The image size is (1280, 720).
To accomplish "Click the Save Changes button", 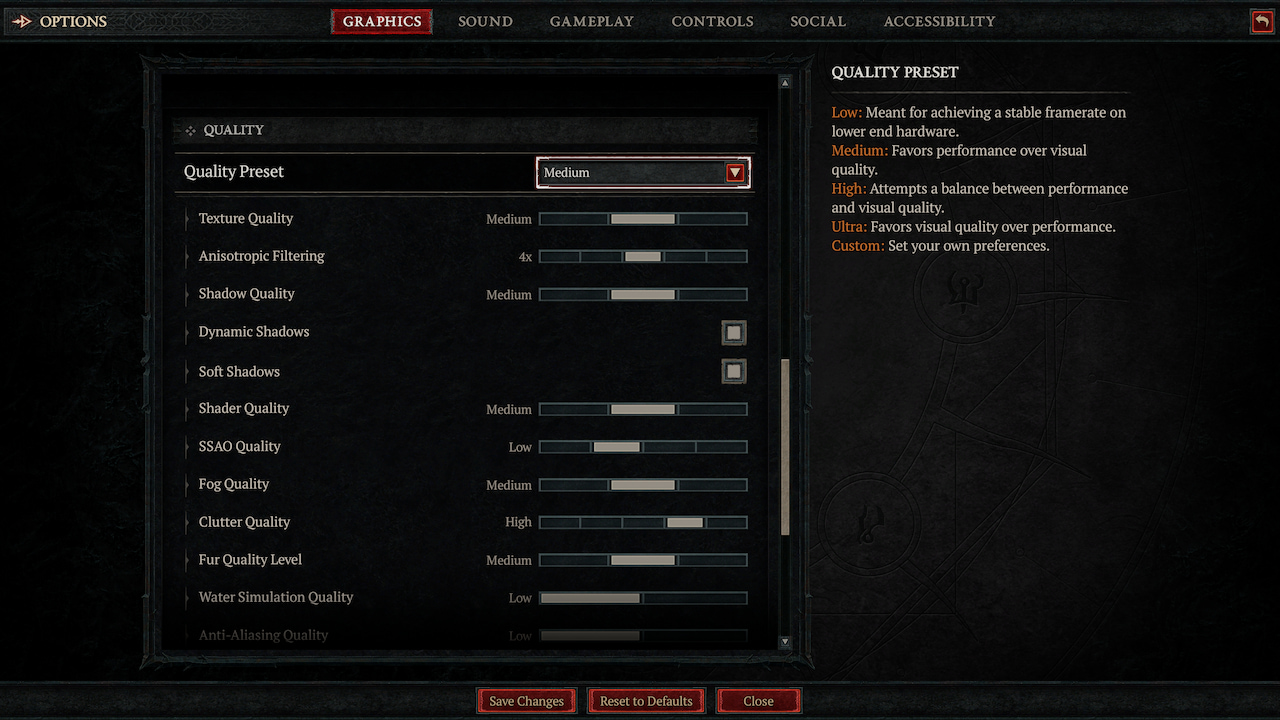I will (526, 700).
